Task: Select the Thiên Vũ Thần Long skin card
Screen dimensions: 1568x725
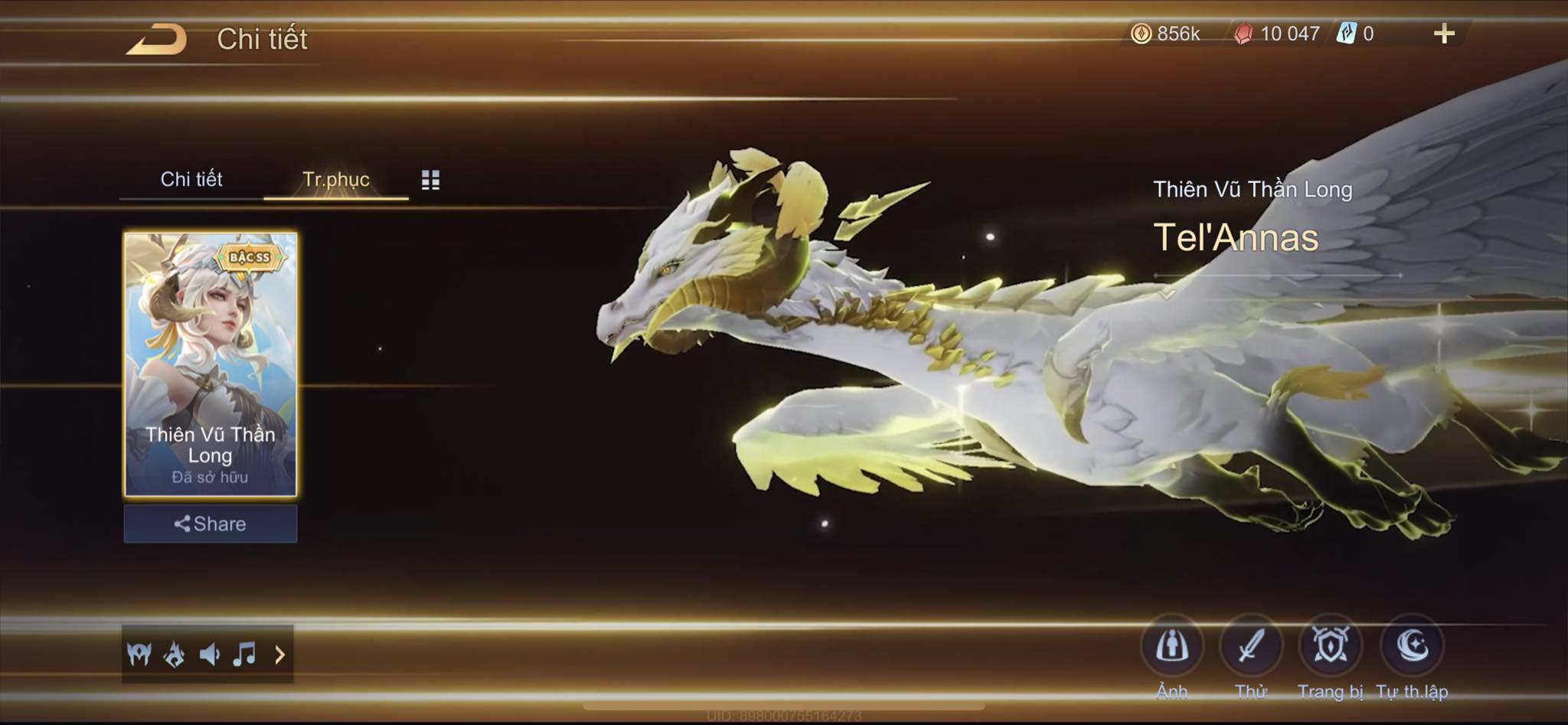Action: 211,364
